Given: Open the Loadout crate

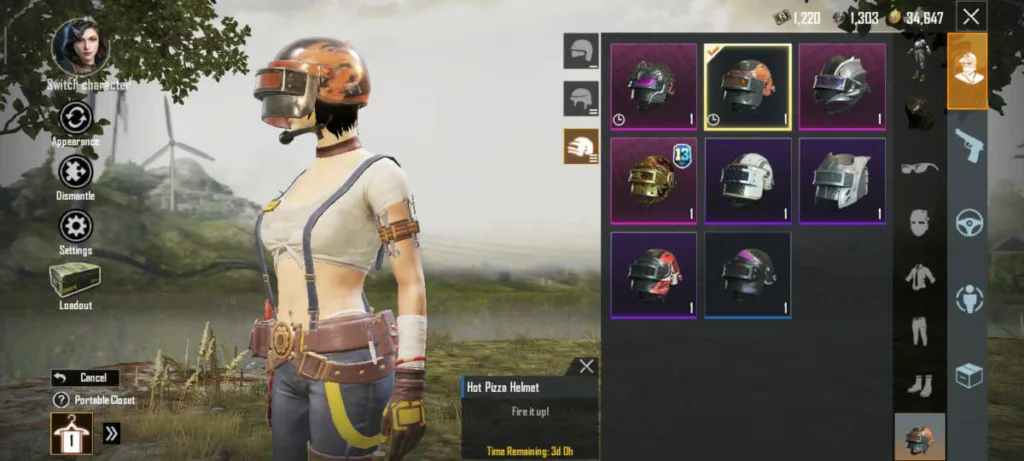Looking at the screenshot, I should pos(74,280).
